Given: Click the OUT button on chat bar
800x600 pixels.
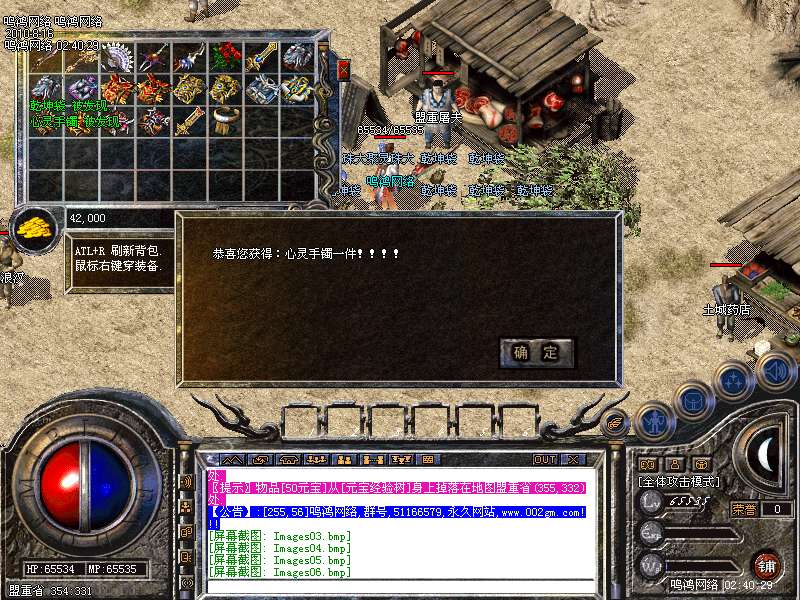Looking at the screenshot, I should (544, 459).
